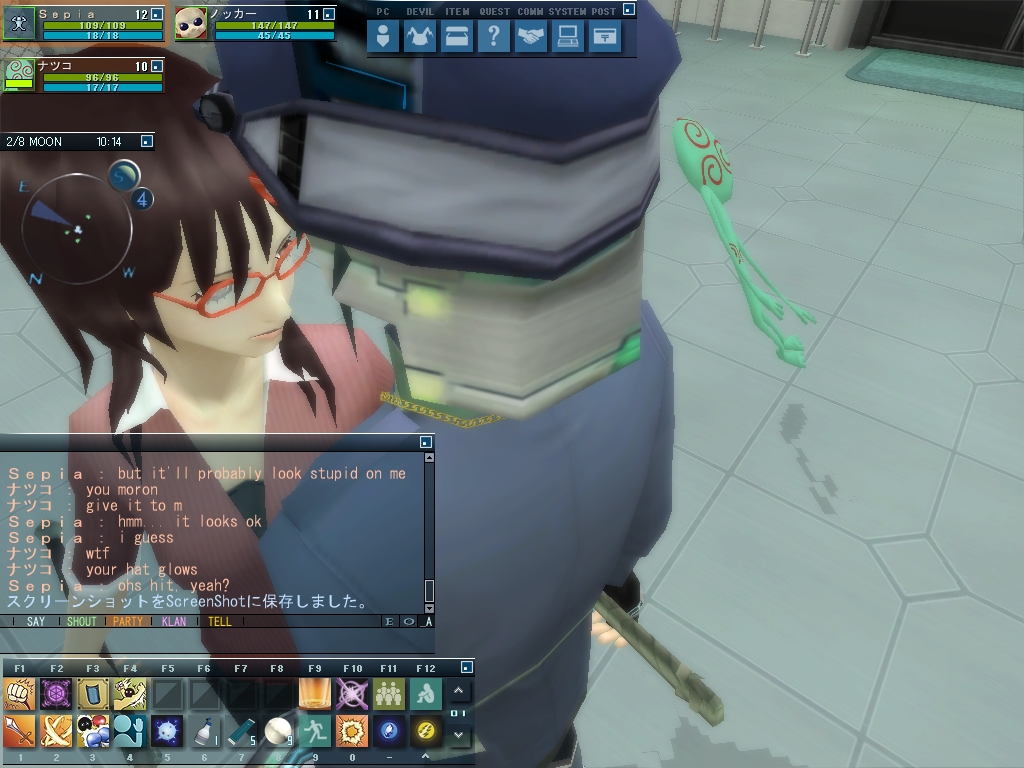Select the Sepia party member portrait
This screenshot has height=768, width=1024.
pyautogui.click(x=19, y=23)
